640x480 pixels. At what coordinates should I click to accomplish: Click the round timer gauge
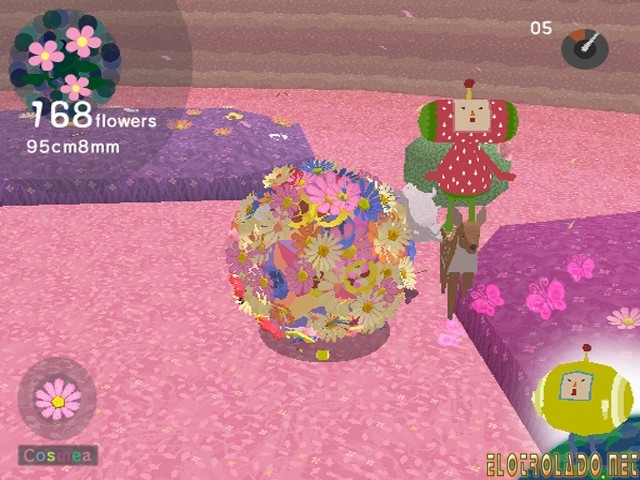pos(584,47)
